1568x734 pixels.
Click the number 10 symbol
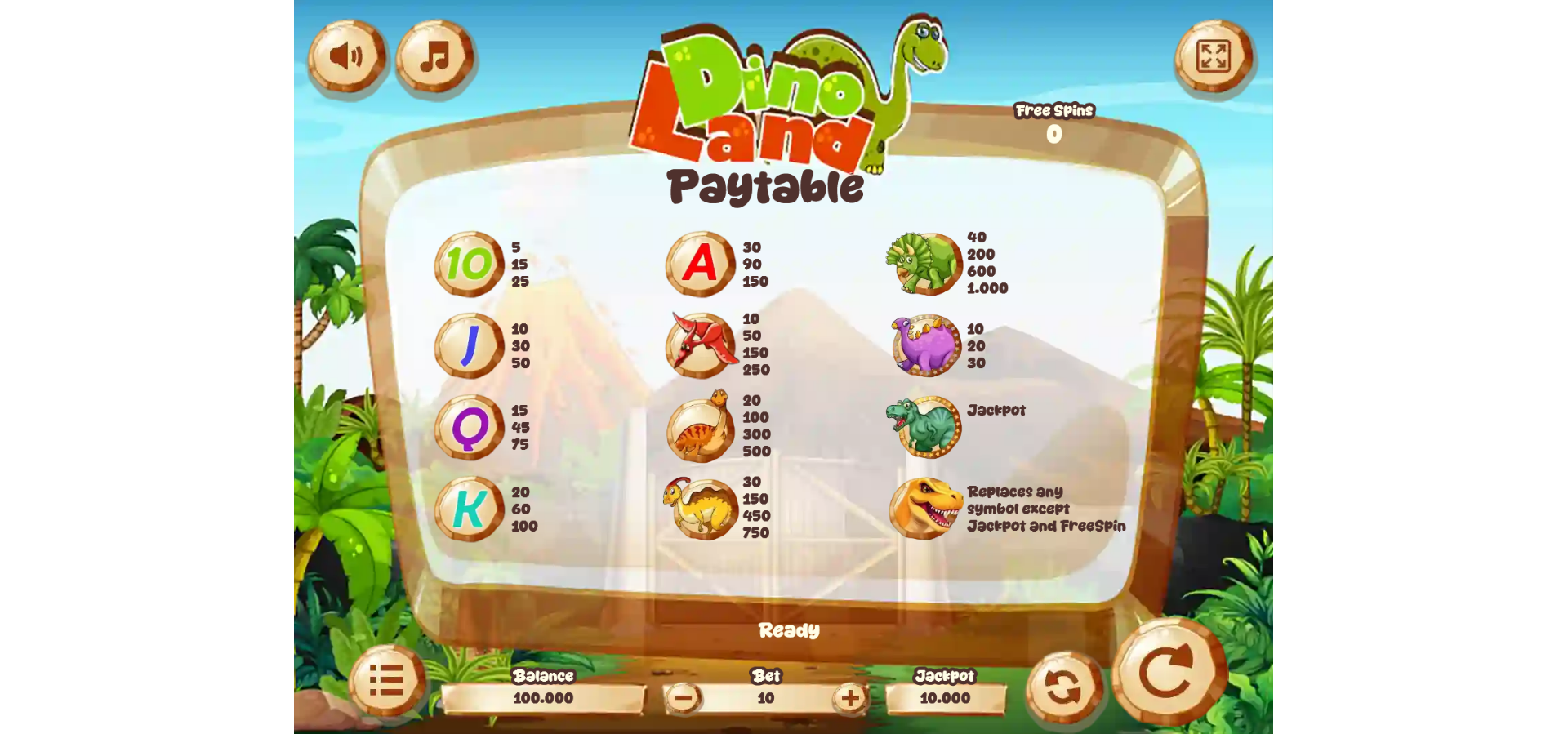point(468,264)
